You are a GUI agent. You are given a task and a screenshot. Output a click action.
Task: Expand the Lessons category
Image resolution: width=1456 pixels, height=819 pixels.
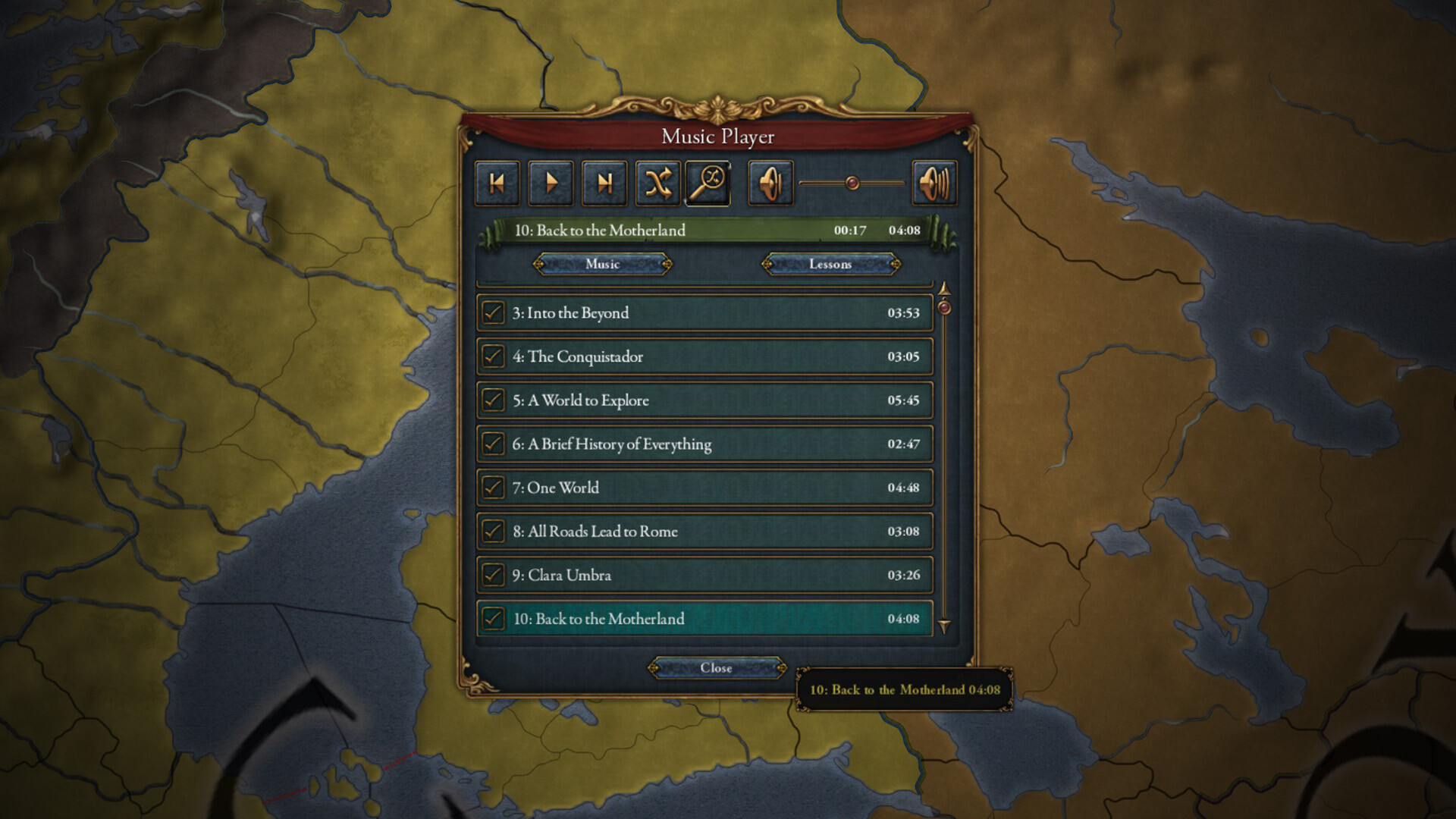click(x=831, y=264)
